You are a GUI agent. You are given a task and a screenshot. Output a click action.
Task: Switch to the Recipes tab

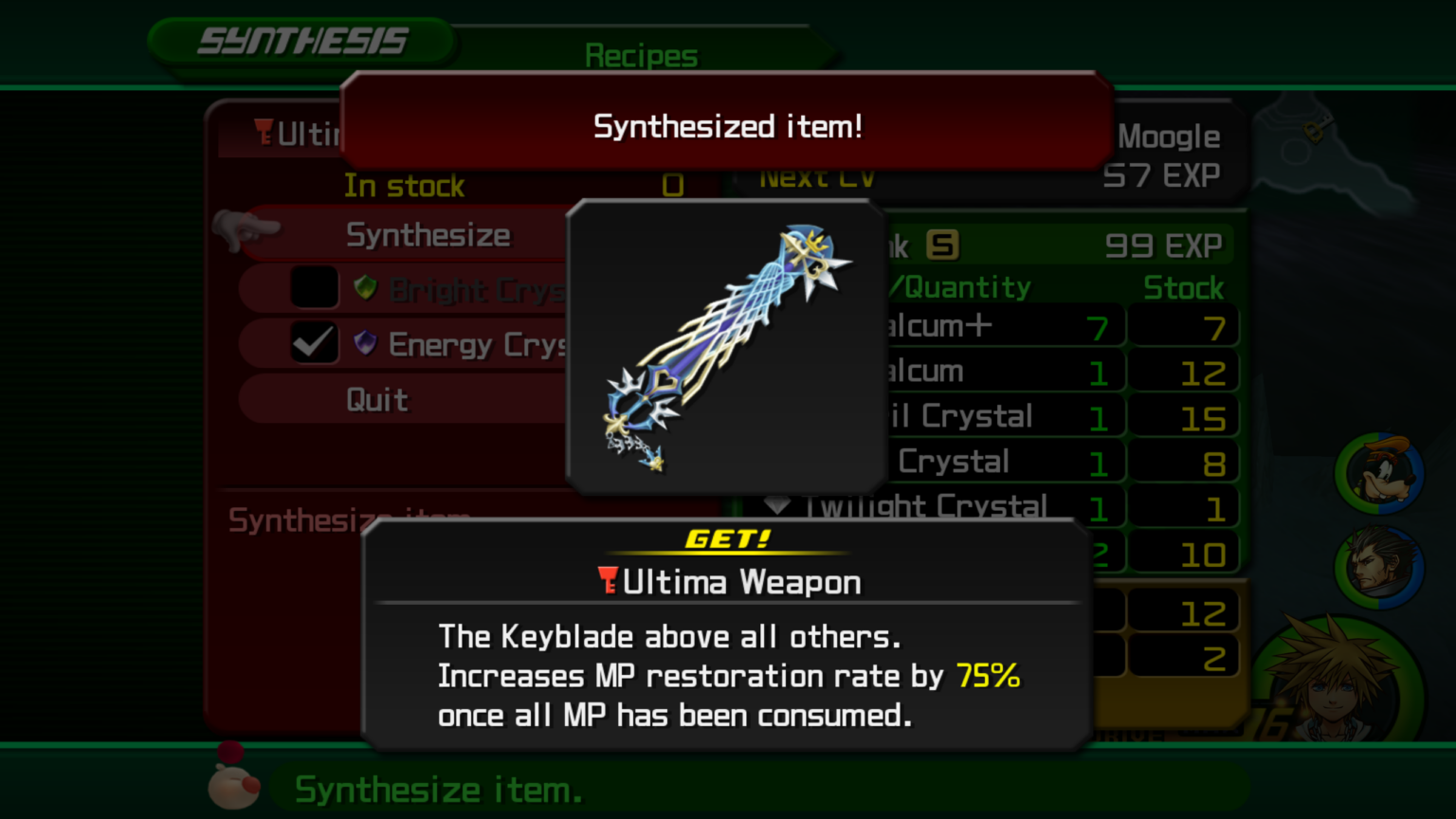tap(641, 55)
